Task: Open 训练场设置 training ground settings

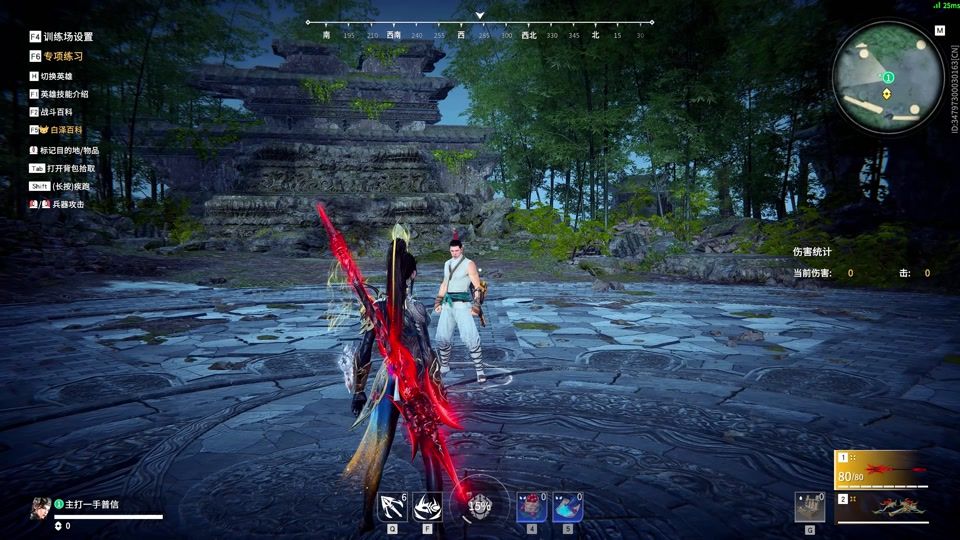Action: pos(67,37)
